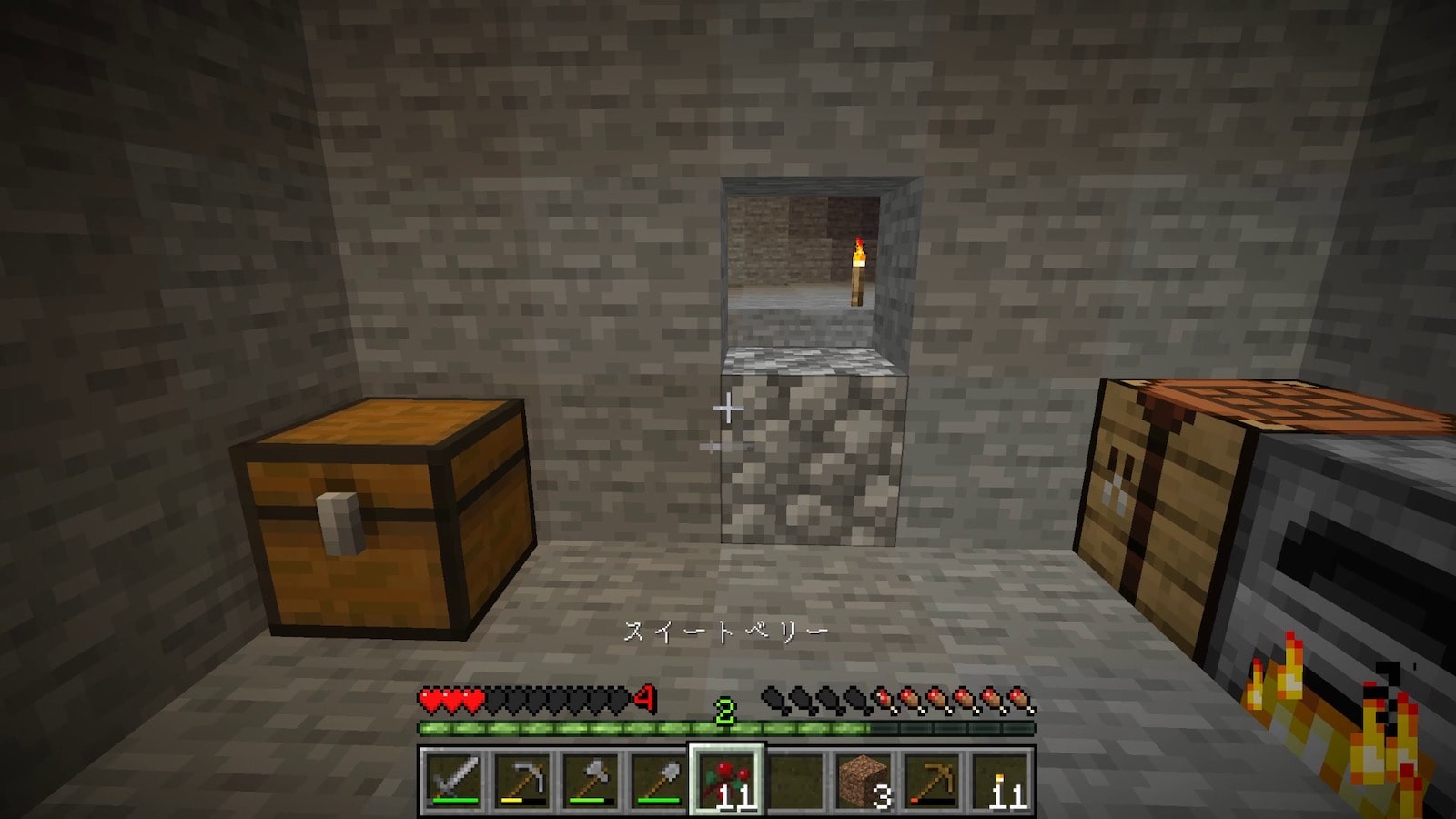
Task: Equip the stone shovel from the hotbar
Action: click(x=658, y=780)
